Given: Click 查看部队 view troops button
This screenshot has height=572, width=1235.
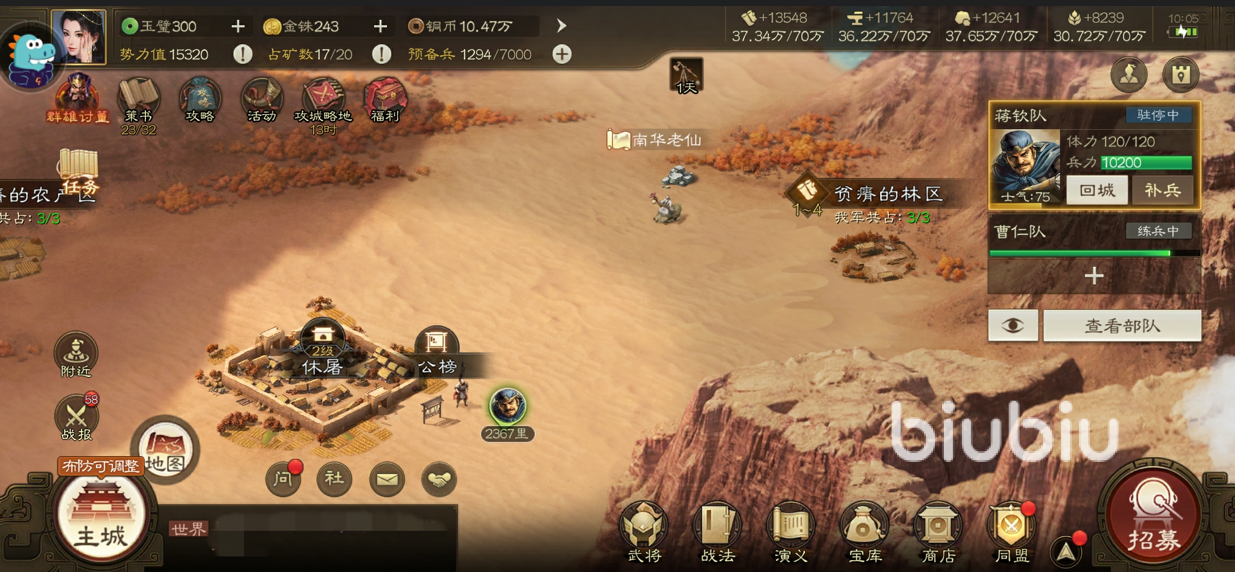Looking at the screenshot, I should [x=1122, y=326].
